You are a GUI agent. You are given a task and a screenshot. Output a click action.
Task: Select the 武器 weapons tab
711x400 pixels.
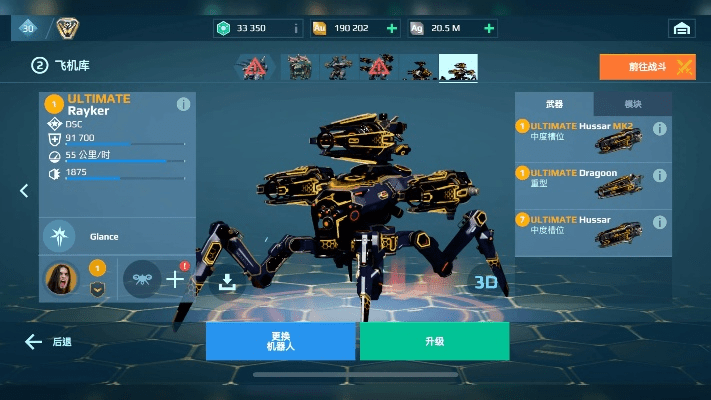(x=554, y=104)
